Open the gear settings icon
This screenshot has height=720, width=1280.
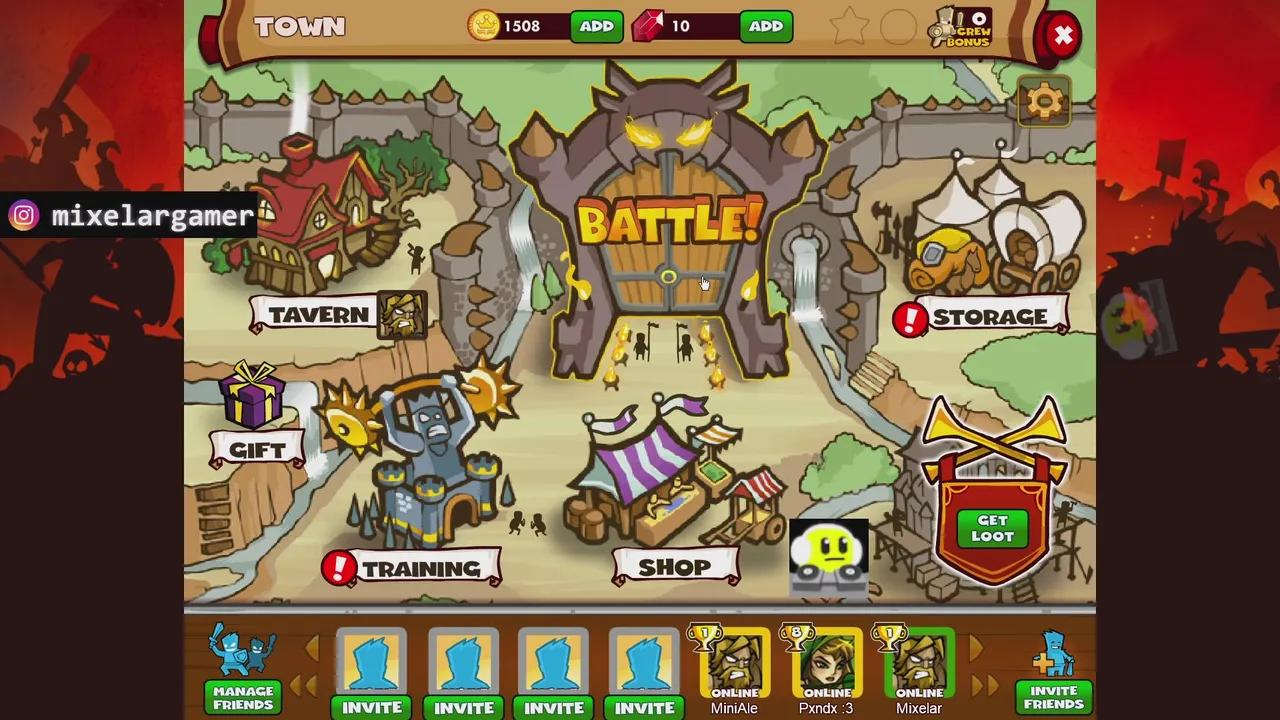click(1044, 101)
